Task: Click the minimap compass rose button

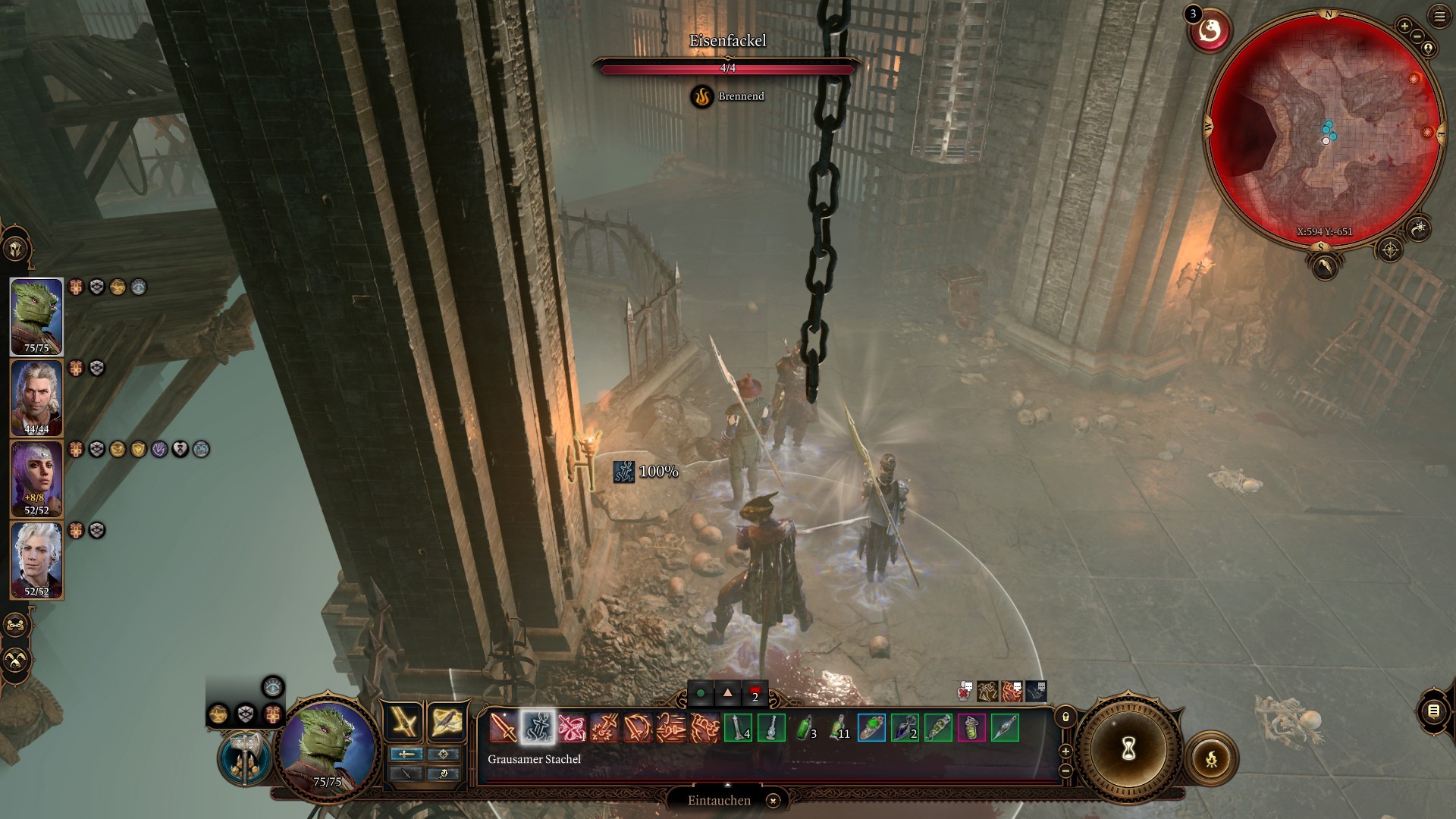Action: pyautogui.click(x=1389, y=249)
